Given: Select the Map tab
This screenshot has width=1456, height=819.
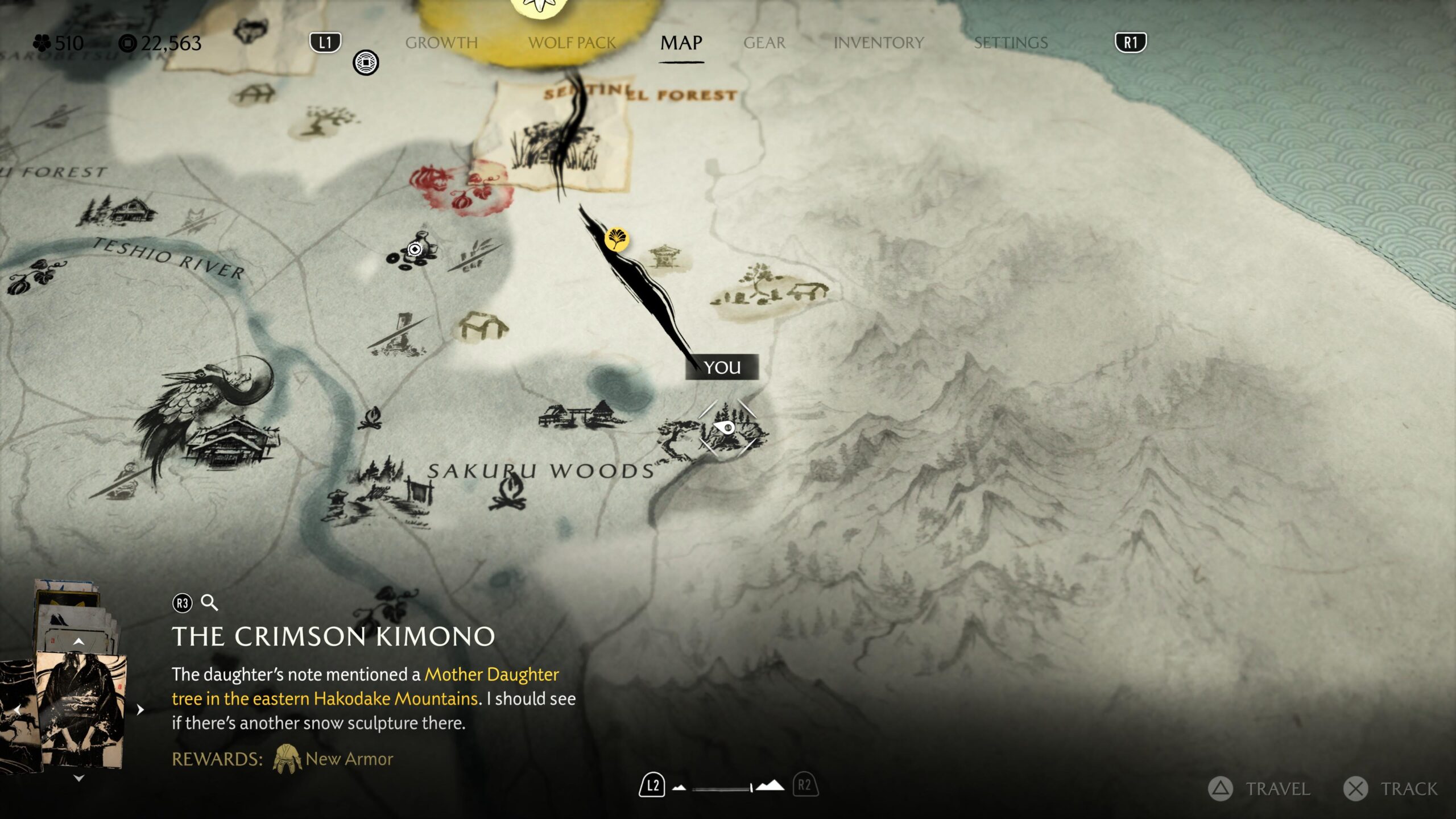Looking at the screenshot, I should (x=681, y=43).
